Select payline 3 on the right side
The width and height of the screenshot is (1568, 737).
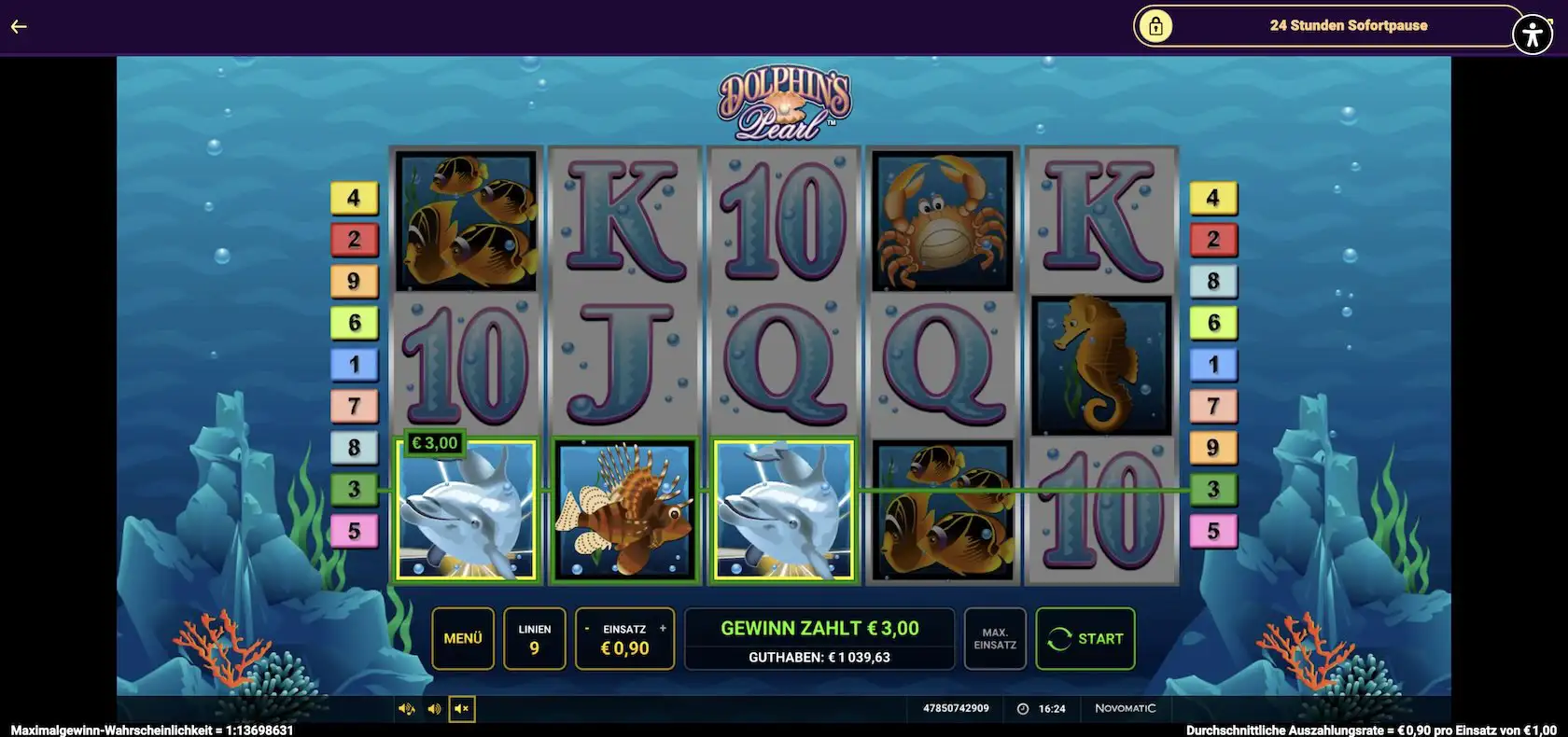(1212, 487)
